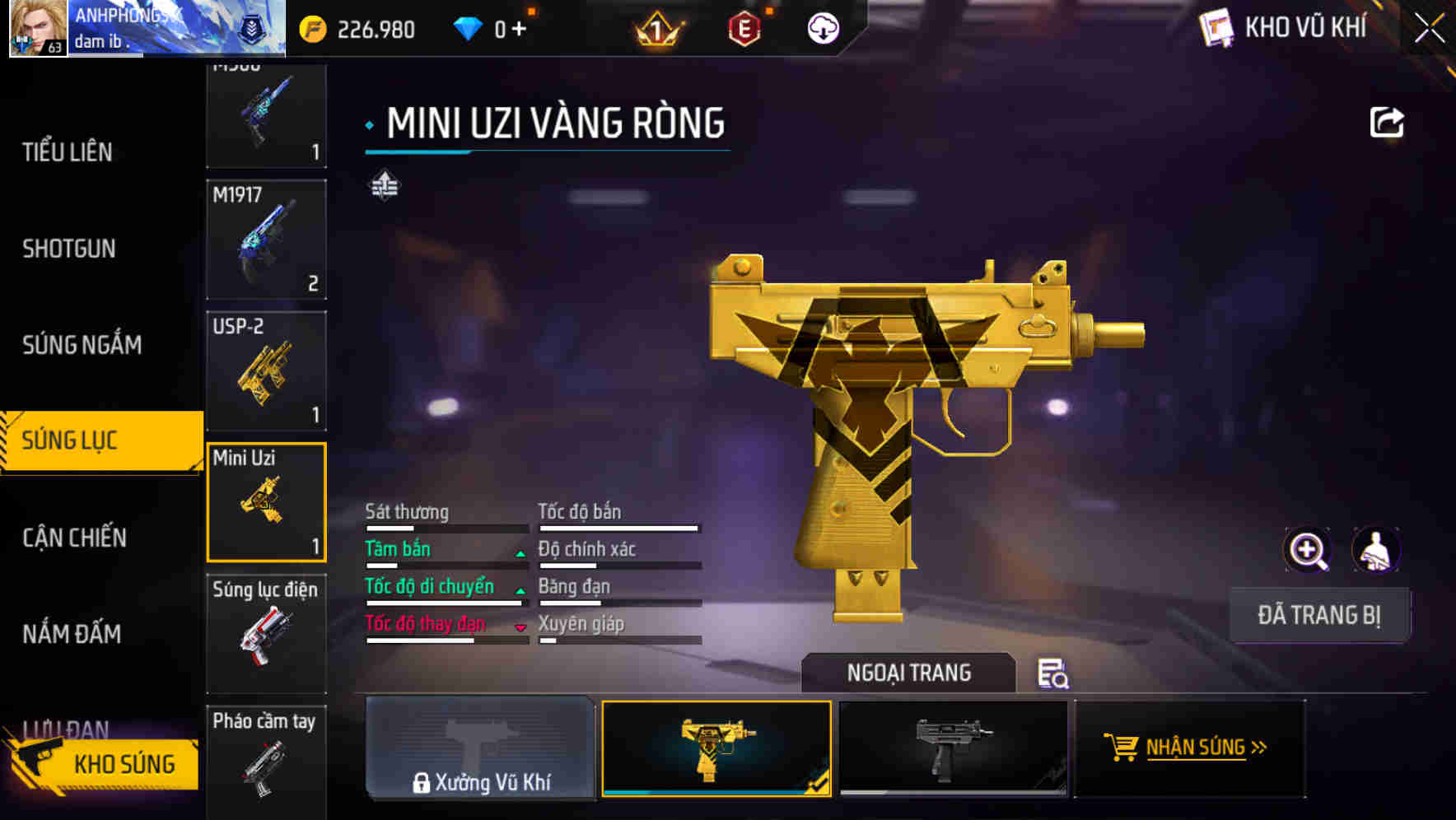Follow the Nhận Súng link

coord(1189,748)
